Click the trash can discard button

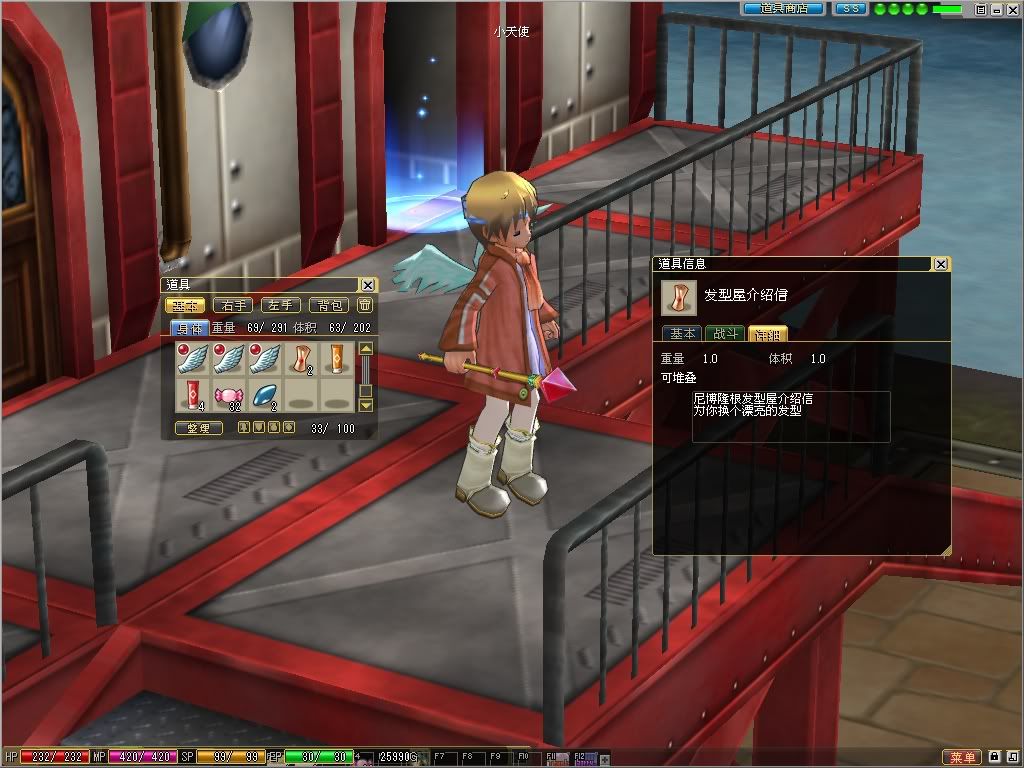click(366, 306)
